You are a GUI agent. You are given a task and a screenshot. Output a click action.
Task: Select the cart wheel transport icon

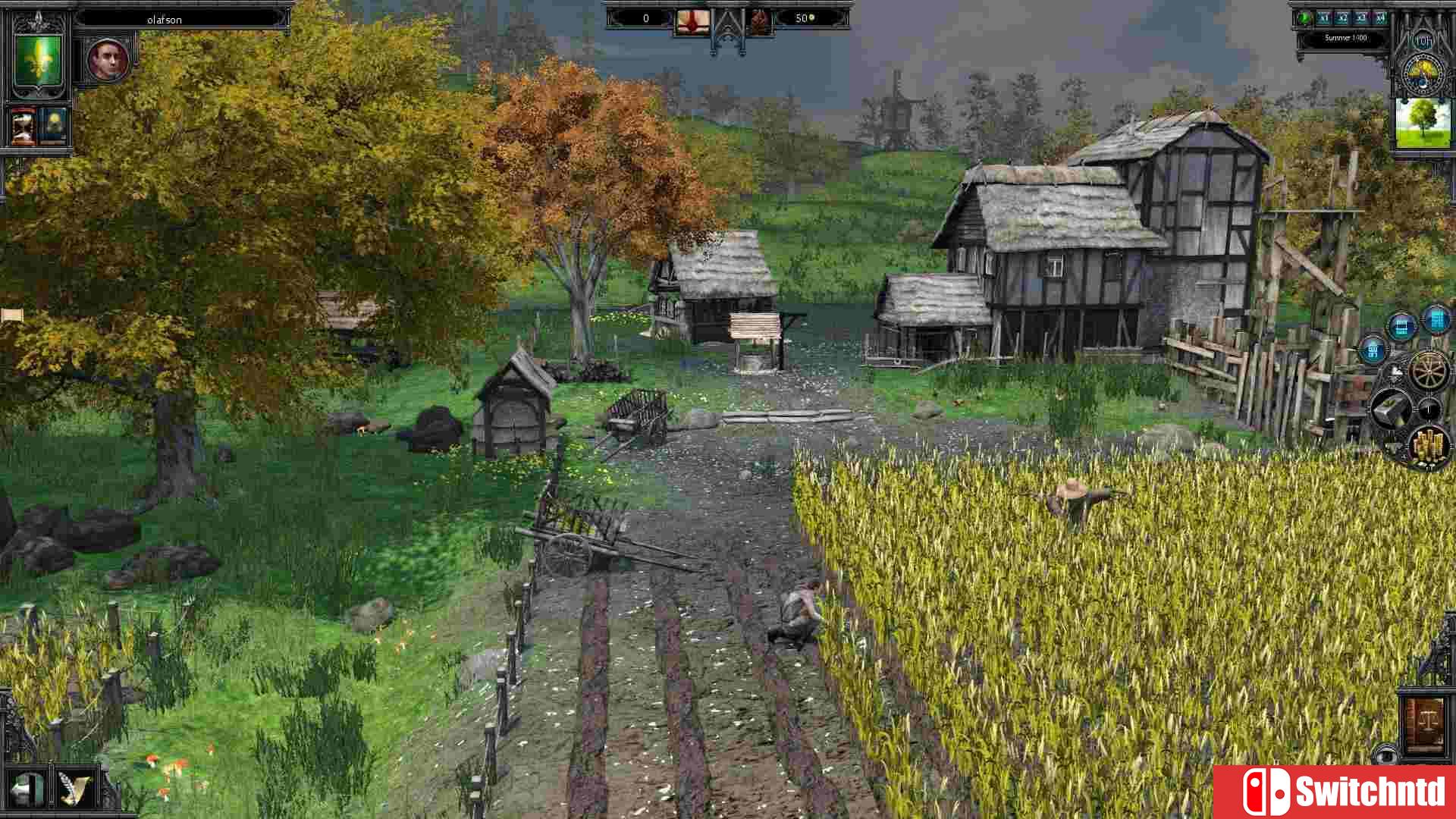tap(1429, 372)
